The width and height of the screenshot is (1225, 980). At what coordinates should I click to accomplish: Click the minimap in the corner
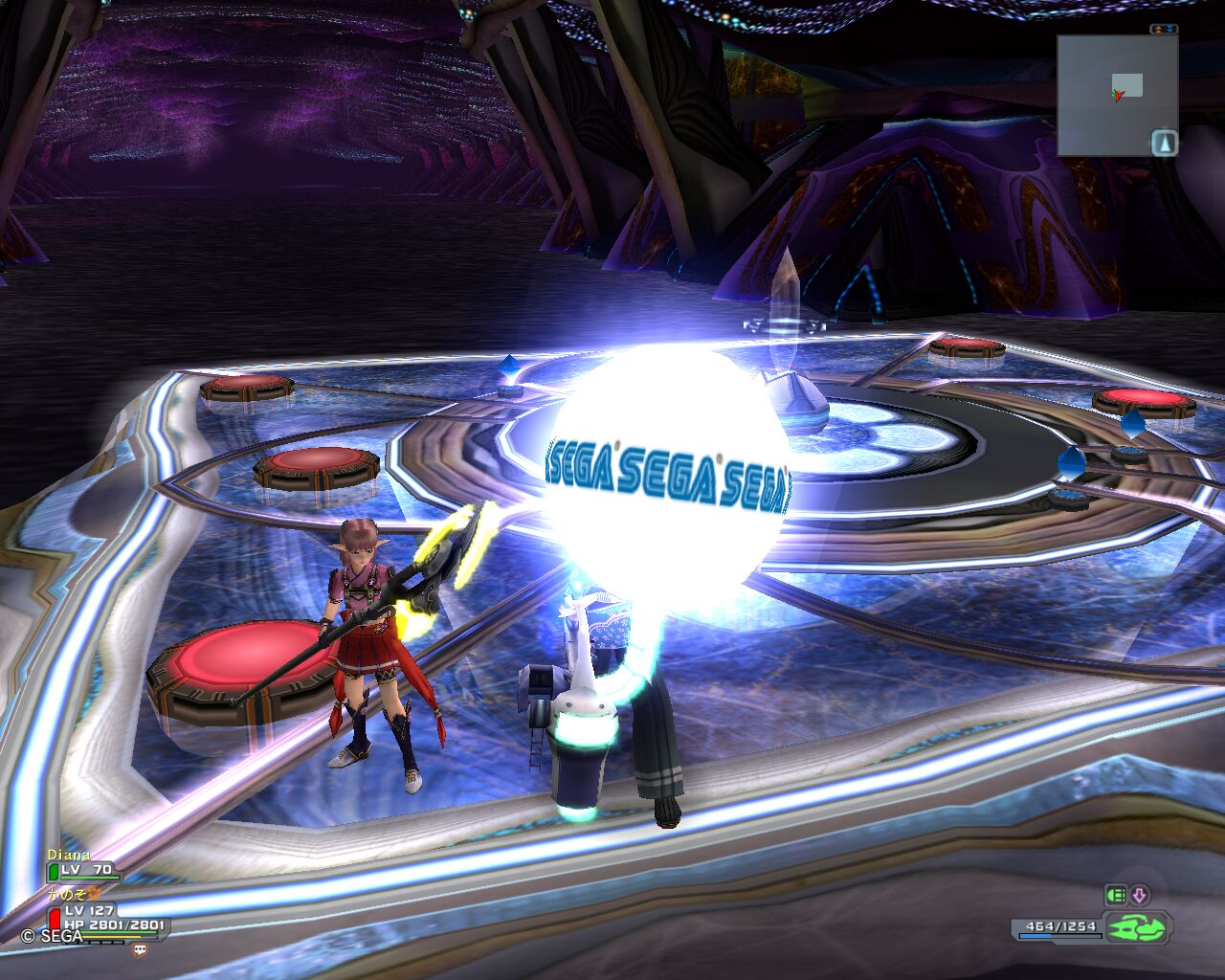(1116, 96)
